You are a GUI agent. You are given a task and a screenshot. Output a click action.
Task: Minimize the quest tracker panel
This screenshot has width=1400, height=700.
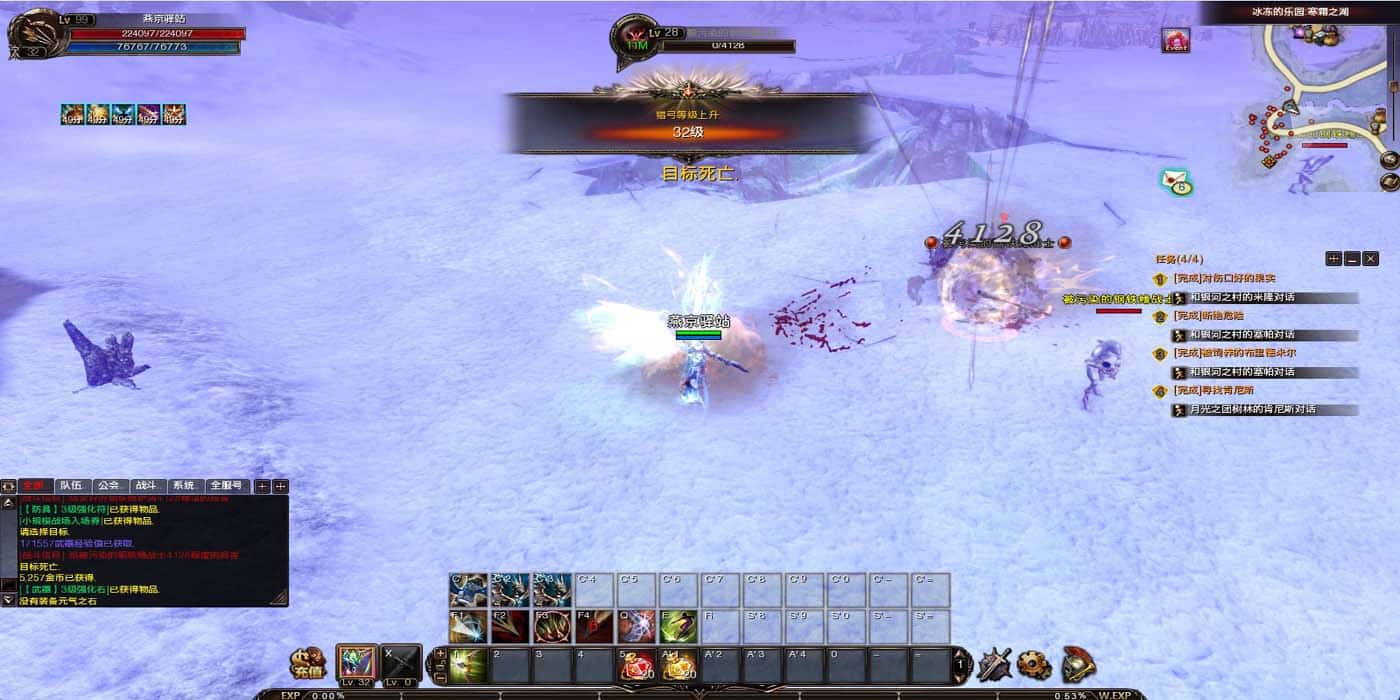click(1352, 259)
